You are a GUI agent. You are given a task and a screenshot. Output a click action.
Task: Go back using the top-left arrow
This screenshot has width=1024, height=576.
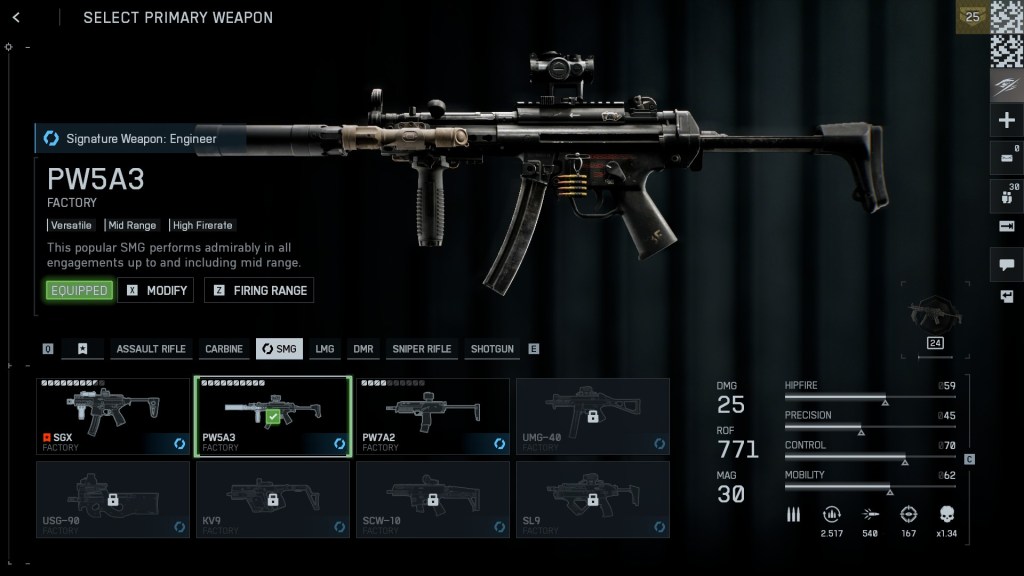(16, 17)
